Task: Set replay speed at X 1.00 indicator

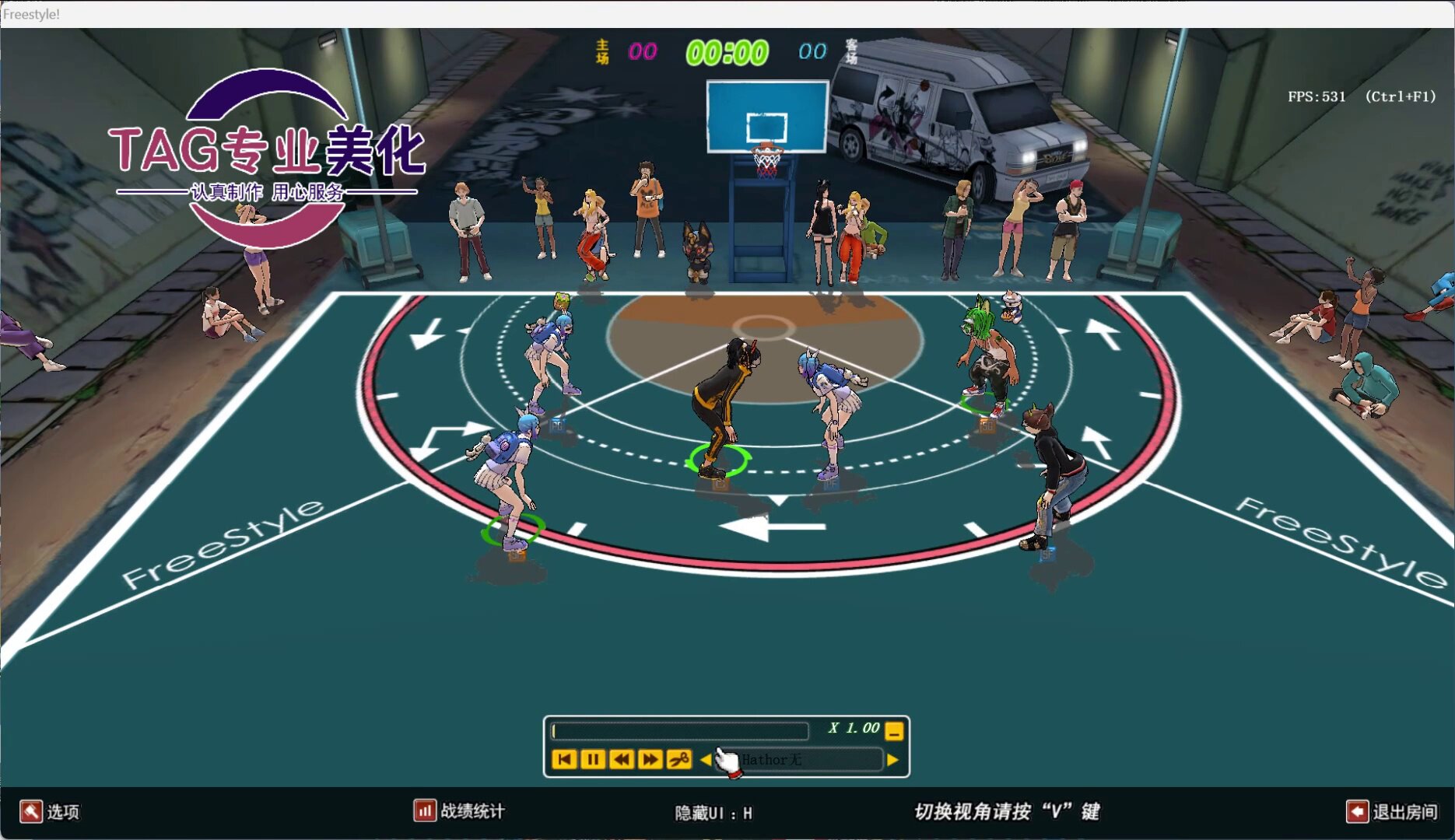Action: tap(854, 730)
